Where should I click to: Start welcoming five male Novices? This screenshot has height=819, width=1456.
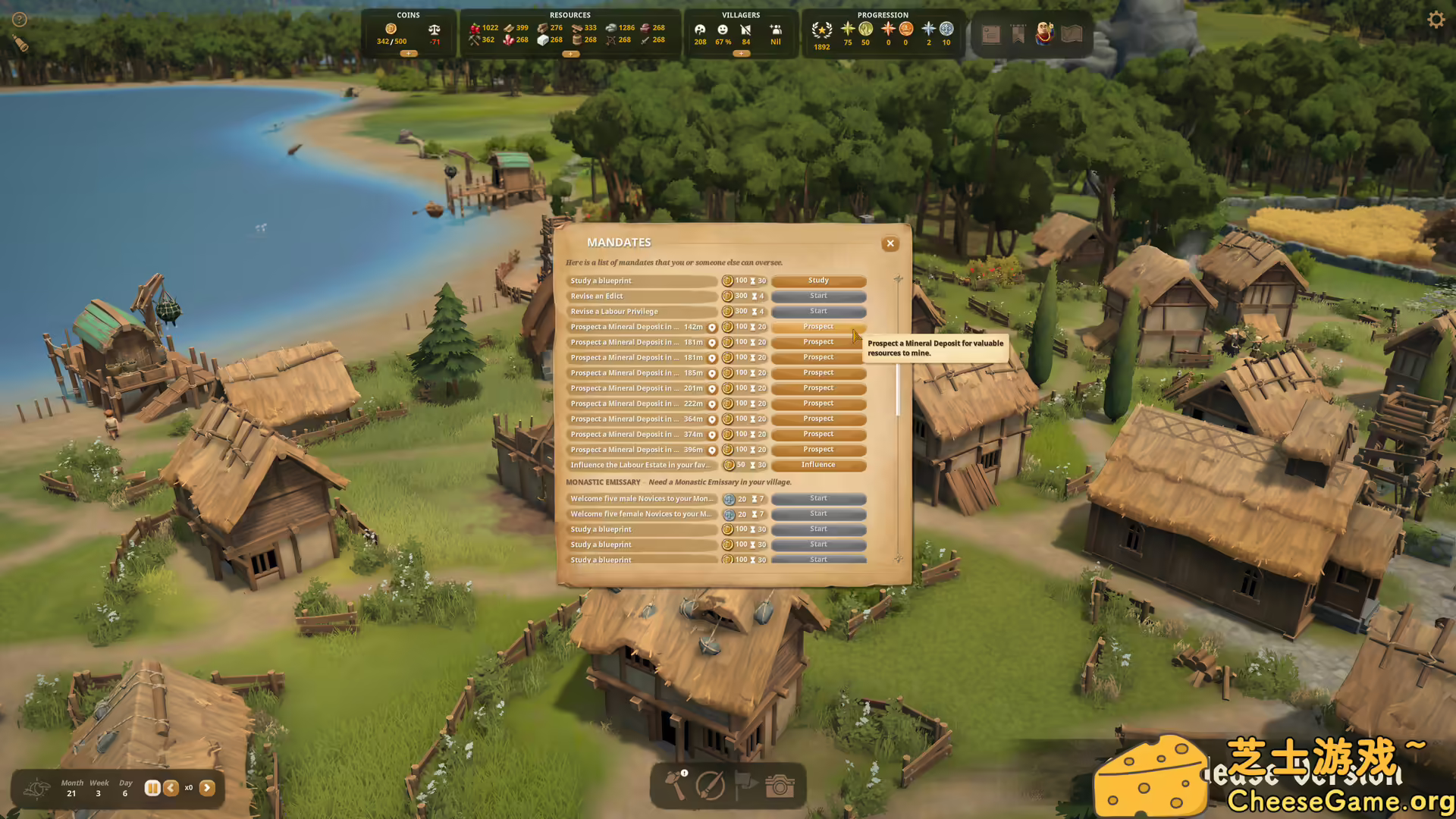(818, 499)
